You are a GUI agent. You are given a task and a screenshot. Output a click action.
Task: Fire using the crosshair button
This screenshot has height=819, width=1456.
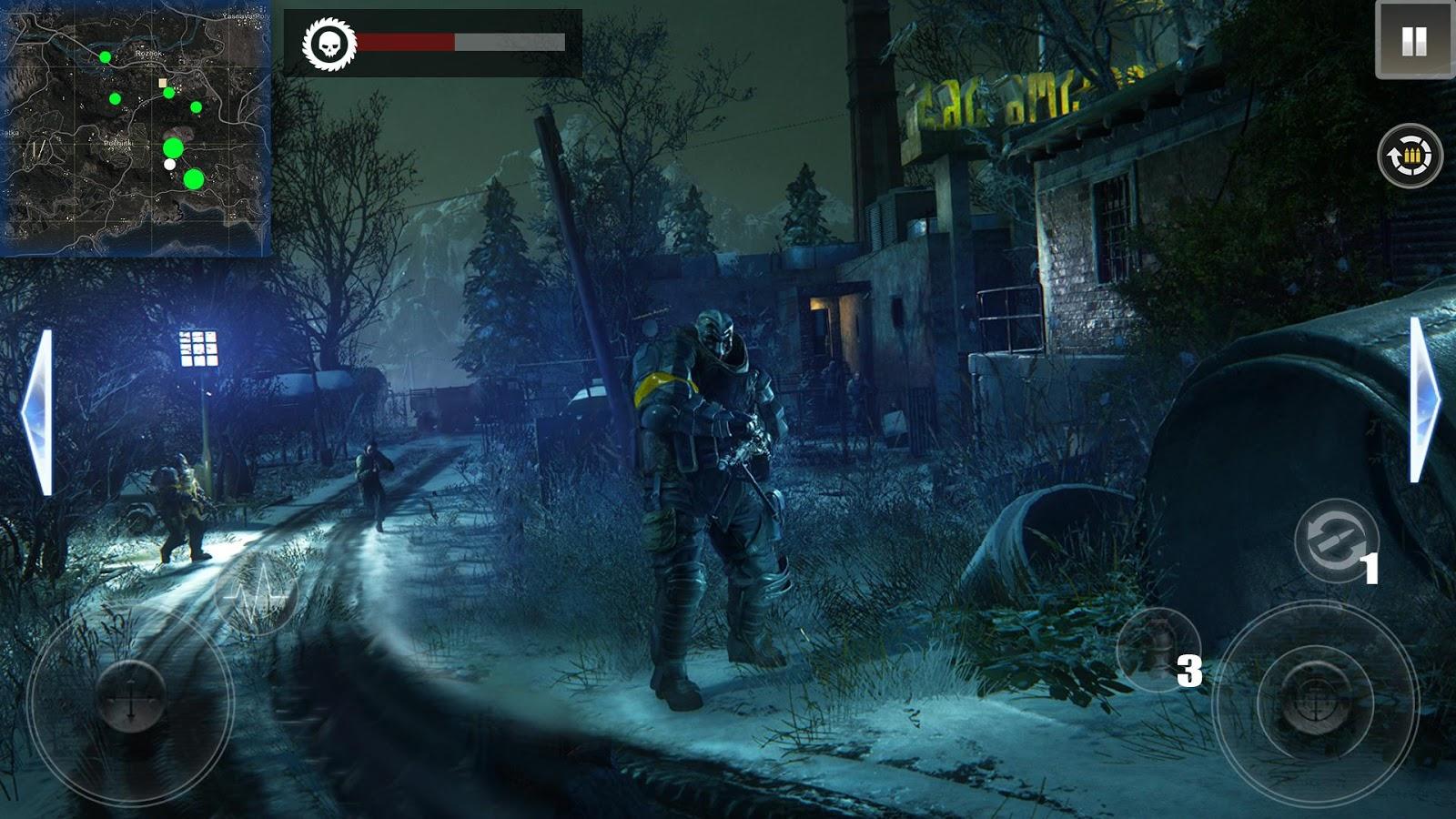1314,703
